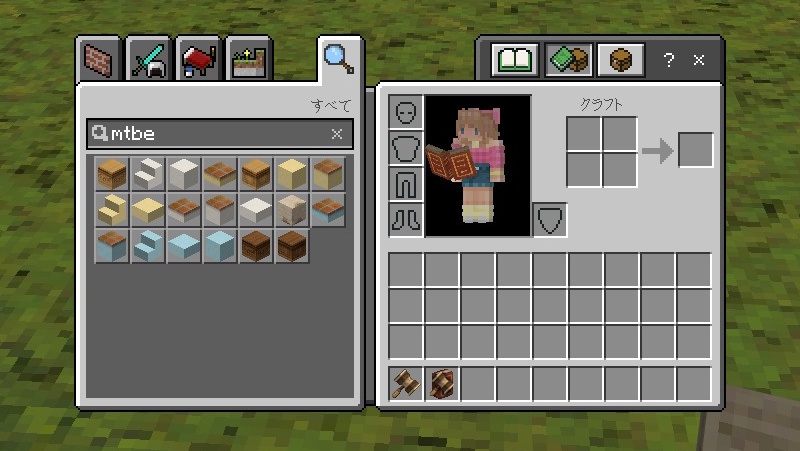The image size is (800, 451).
Task: Pick up the wooden hammer in the hotbar
Action: 406,384
